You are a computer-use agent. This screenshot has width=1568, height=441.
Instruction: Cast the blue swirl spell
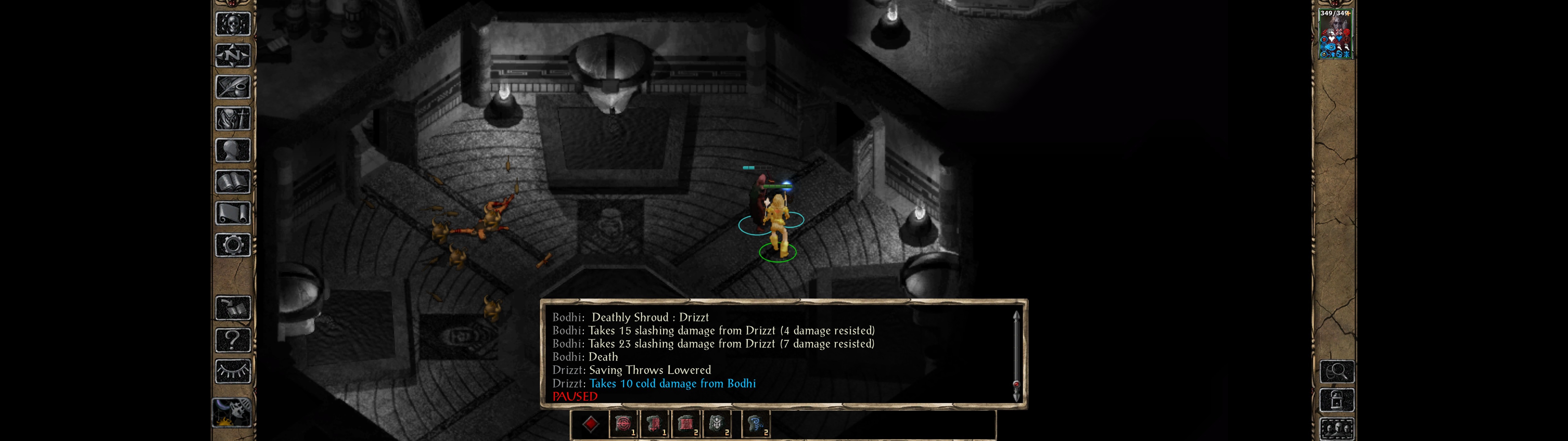coord(756,424)
